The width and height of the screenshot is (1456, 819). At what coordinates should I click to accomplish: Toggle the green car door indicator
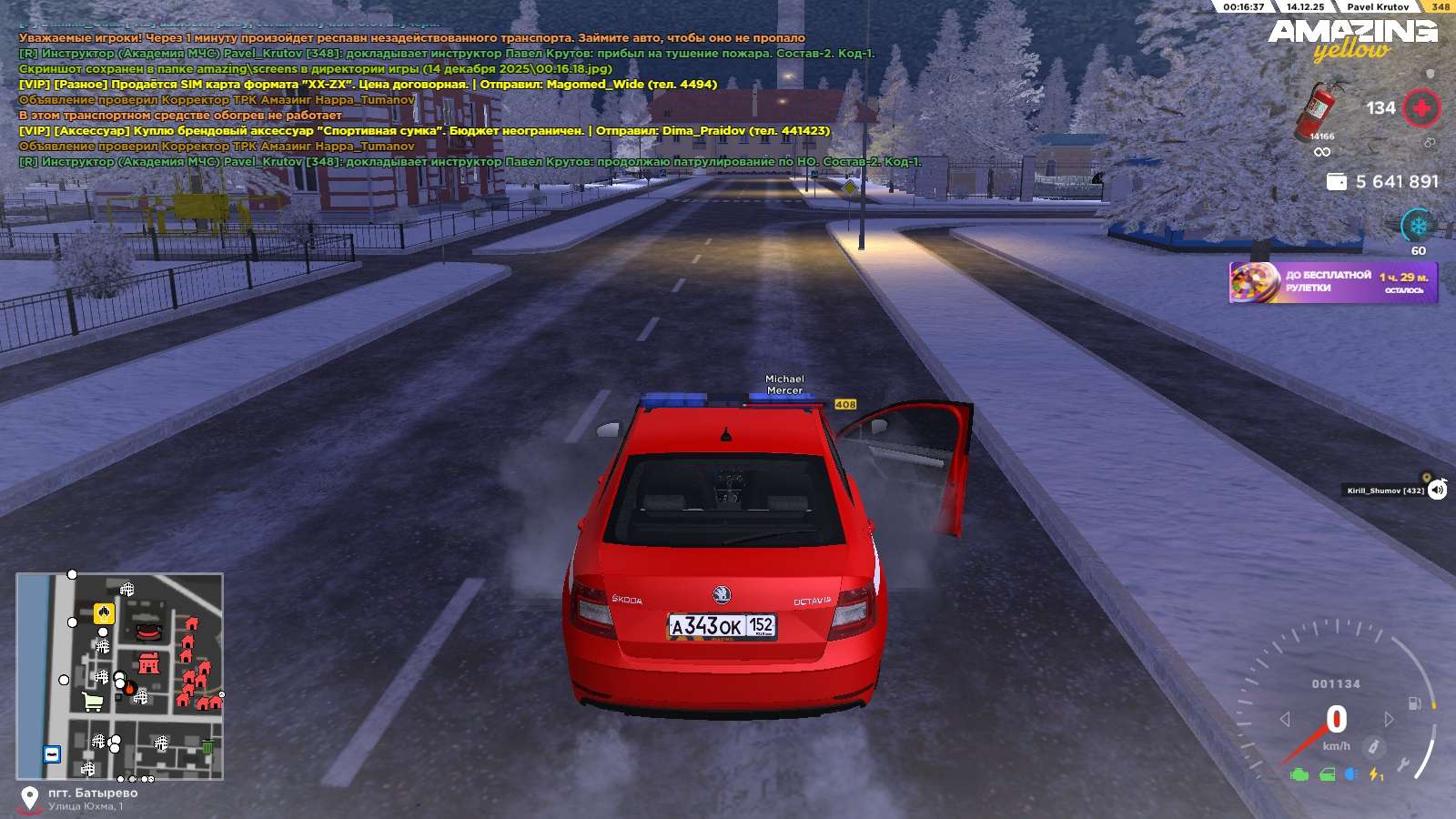[1327, 774]
